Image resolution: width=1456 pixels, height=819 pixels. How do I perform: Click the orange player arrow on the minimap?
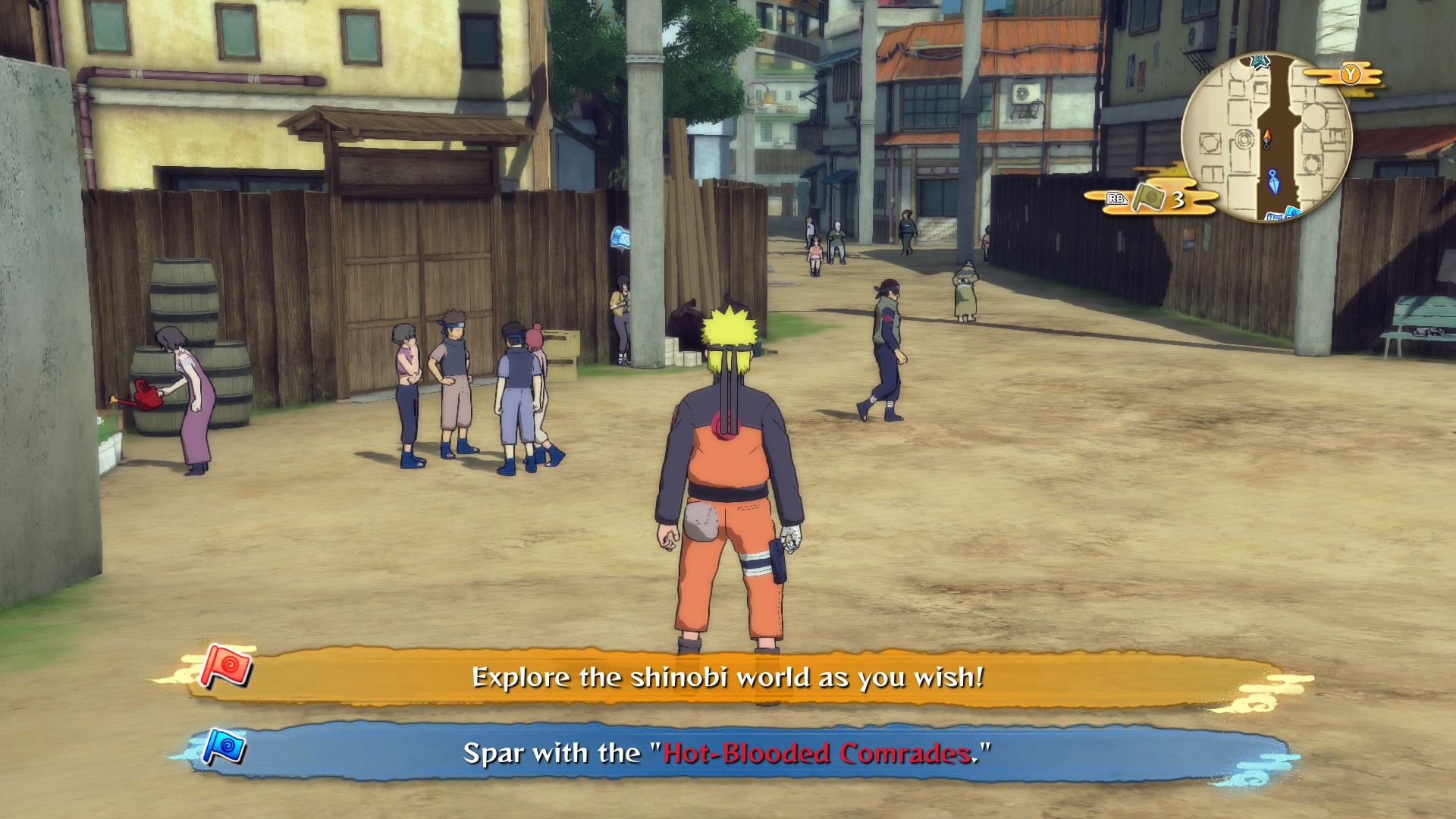pos(1266,139)
